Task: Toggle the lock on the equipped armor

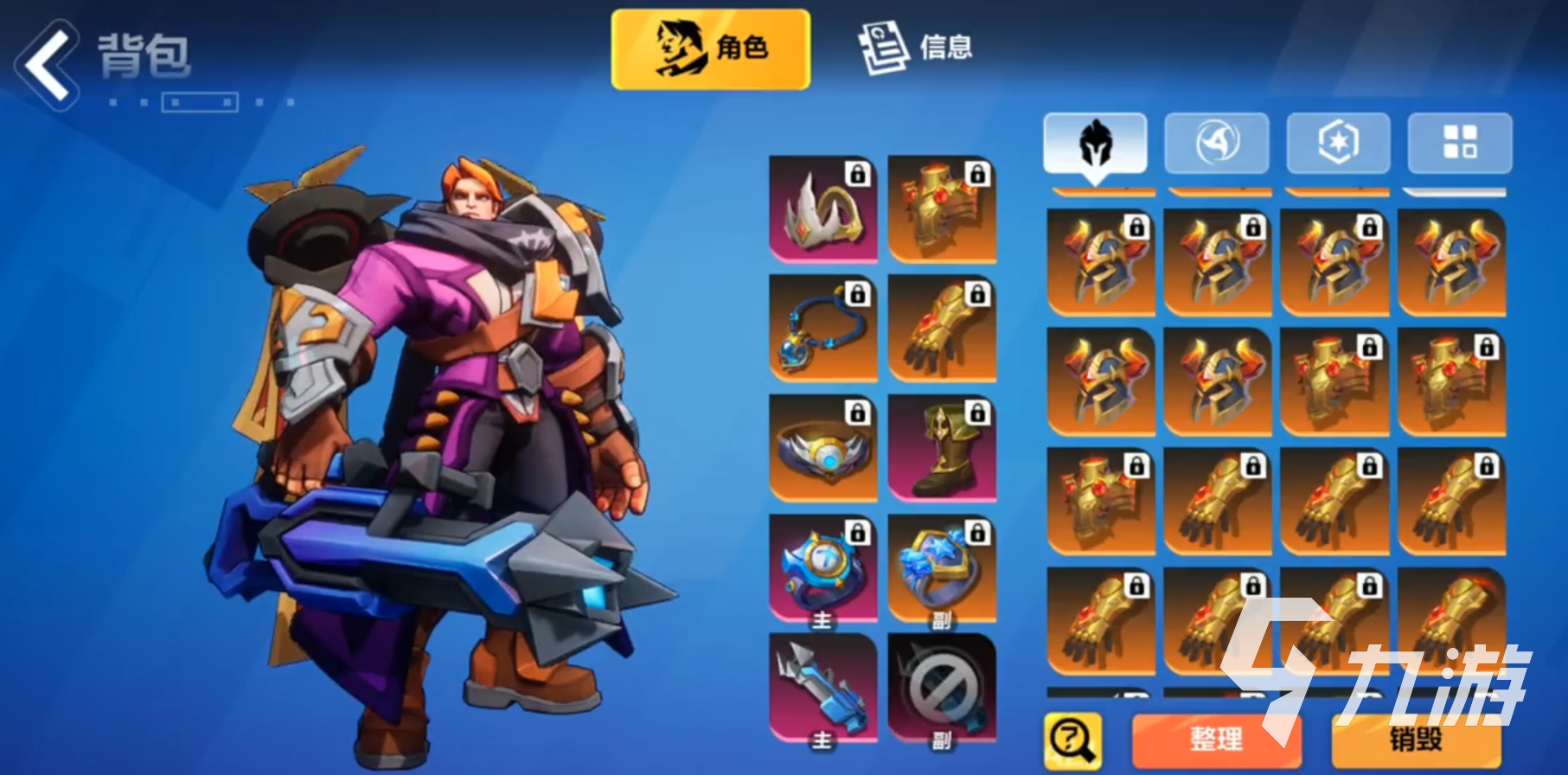Action: (978, 173)
